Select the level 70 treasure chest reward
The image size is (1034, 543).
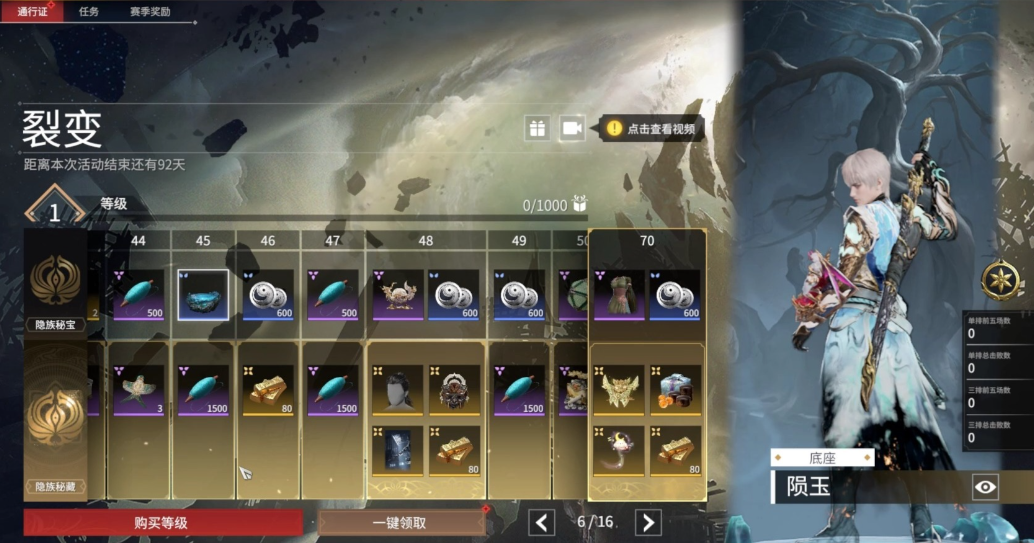pyautogui.click(x=675, y=390)
